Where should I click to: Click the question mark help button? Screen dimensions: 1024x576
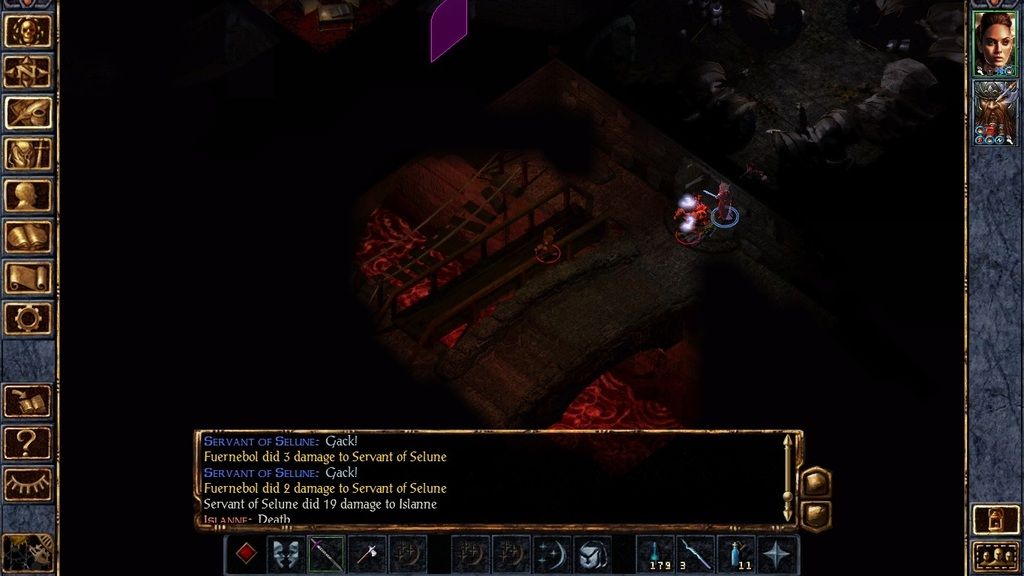[28, 441]
